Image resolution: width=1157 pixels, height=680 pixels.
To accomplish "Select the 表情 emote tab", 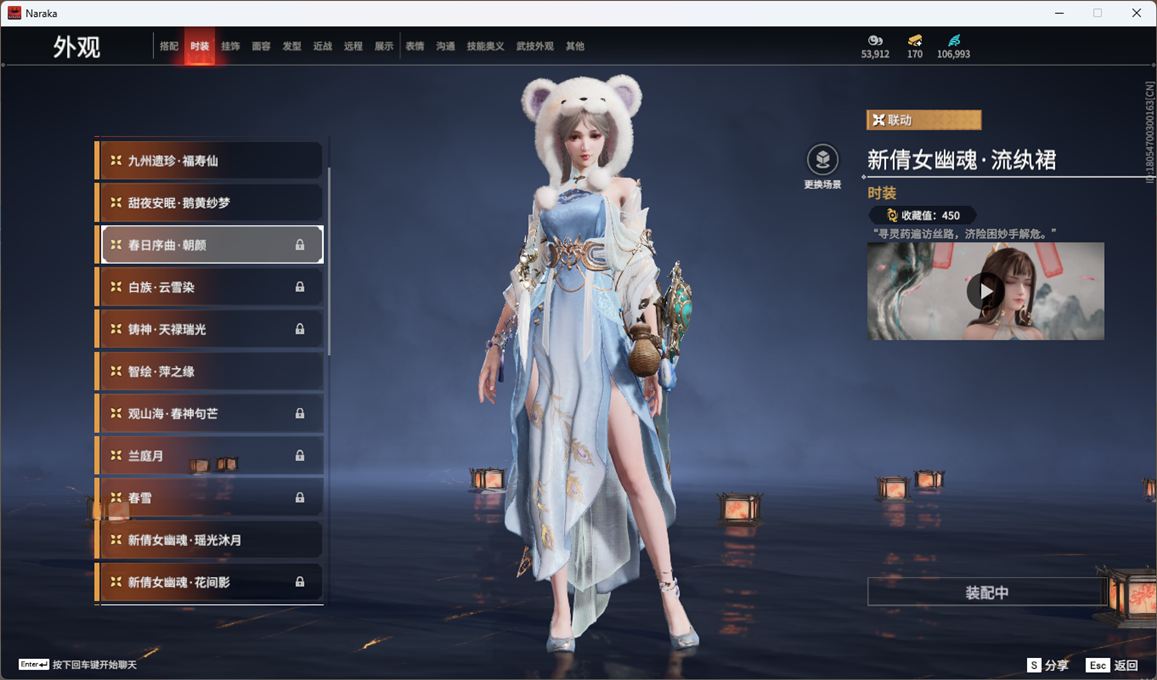I will pos(415,46).
